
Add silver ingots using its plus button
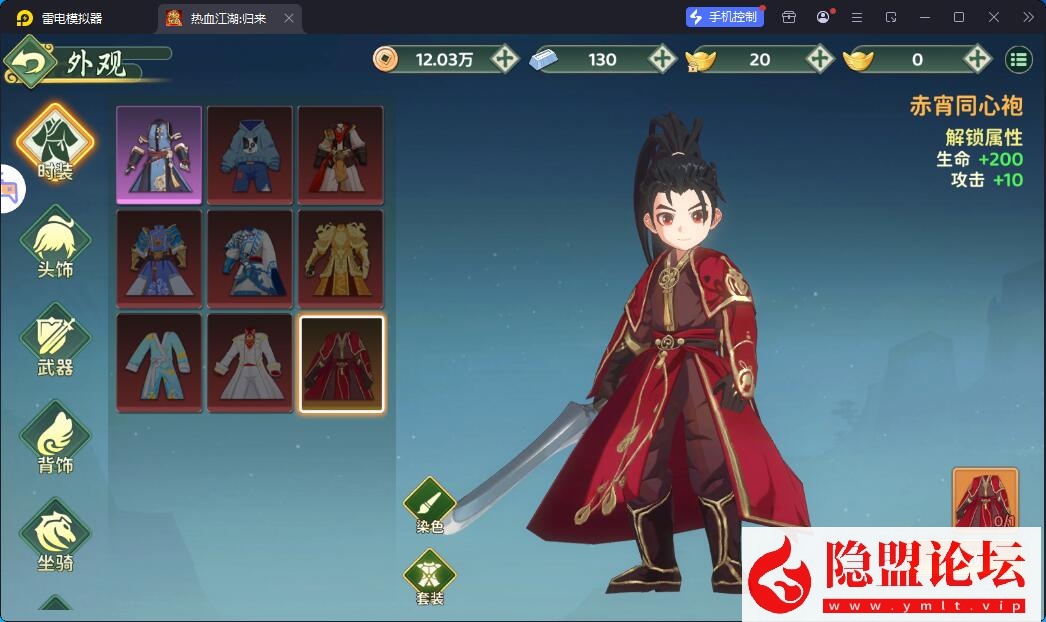(x=662, y=59)
